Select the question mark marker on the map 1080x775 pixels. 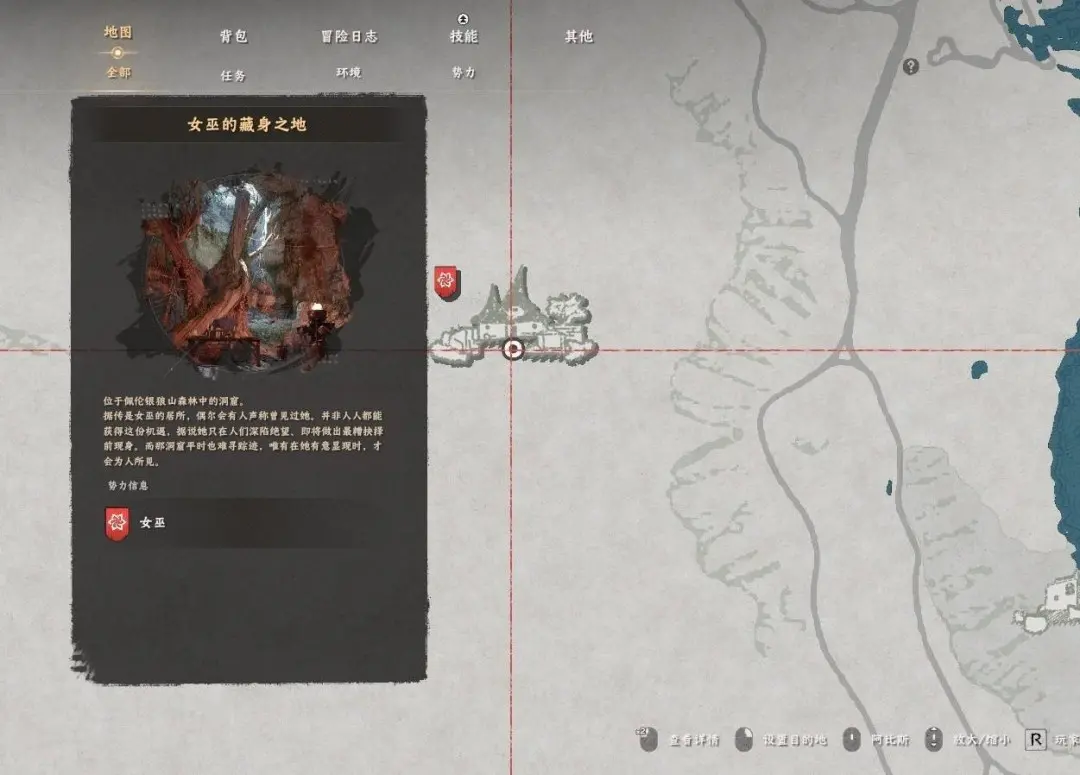click(x=910, y=67)
